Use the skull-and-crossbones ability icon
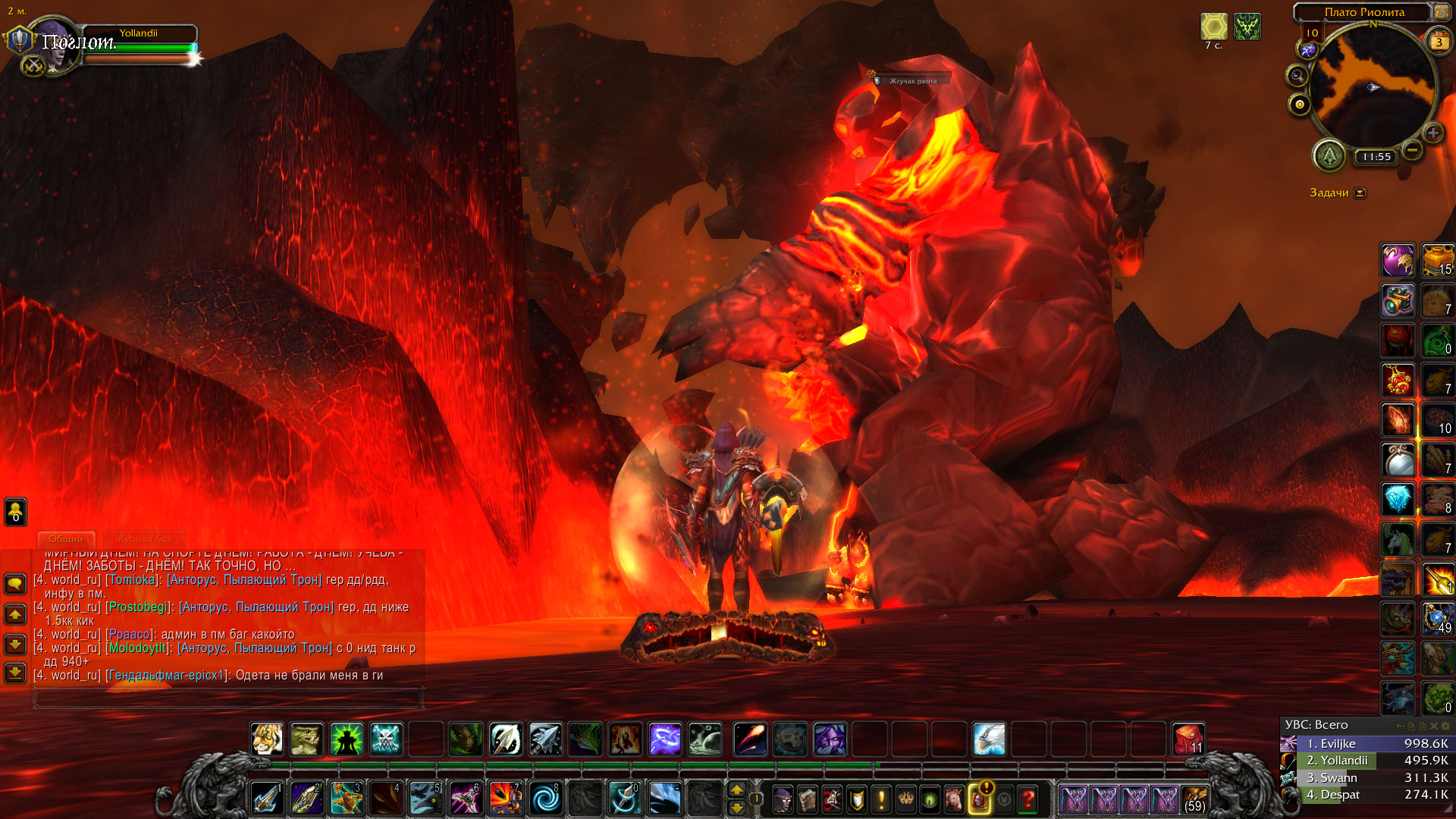 point(386,739)
